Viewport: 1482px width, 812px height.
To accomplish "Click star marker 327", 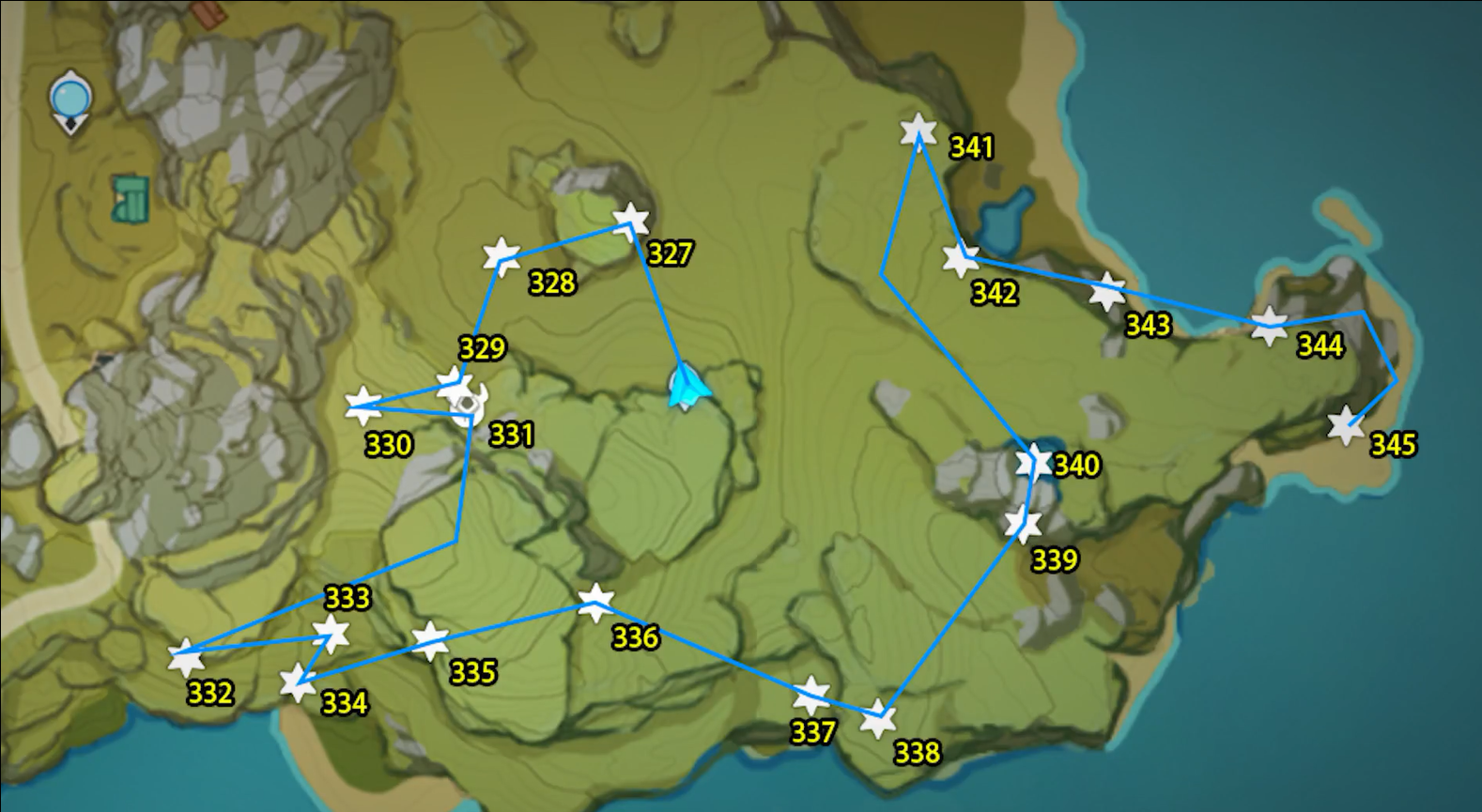I will (x=629, y=222).
